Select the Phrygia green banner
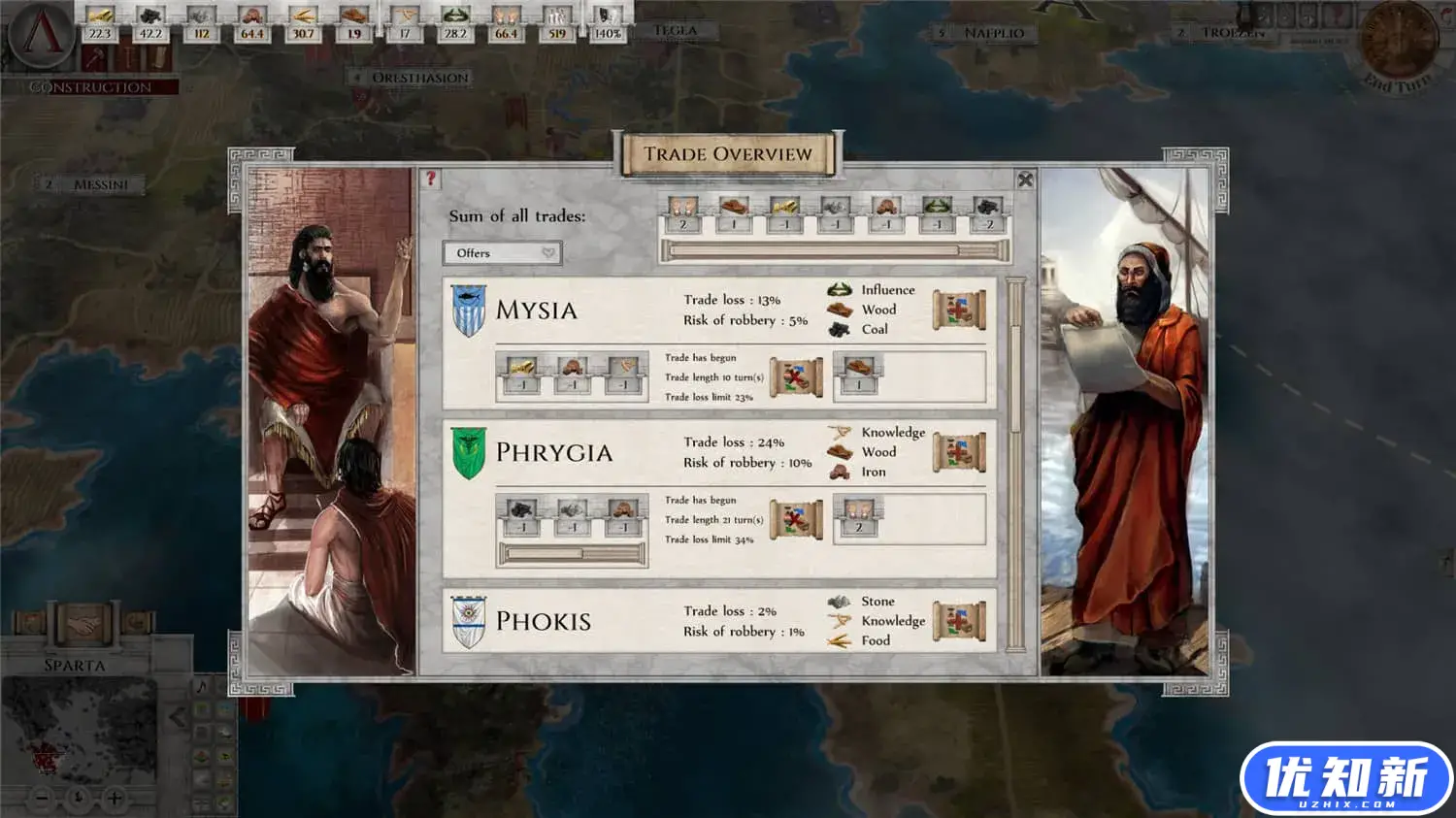This screenshot has width=1456, height=818. click(x=468, y=453)
